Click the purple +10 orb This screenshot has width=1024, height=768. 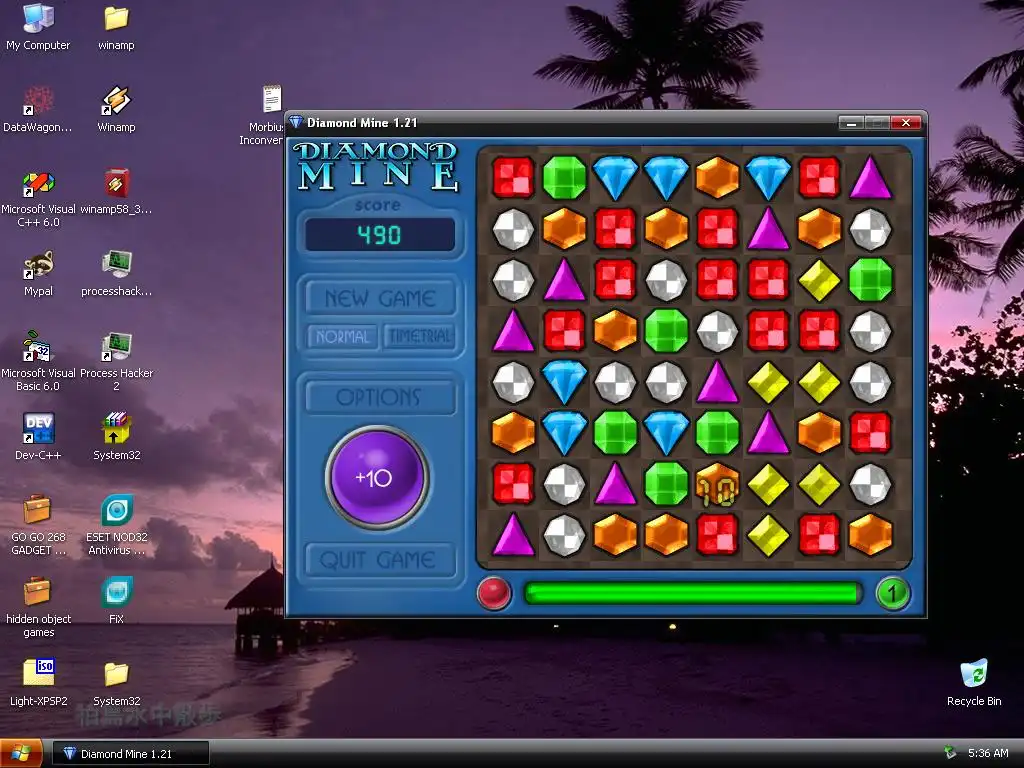tap(377, 478)
